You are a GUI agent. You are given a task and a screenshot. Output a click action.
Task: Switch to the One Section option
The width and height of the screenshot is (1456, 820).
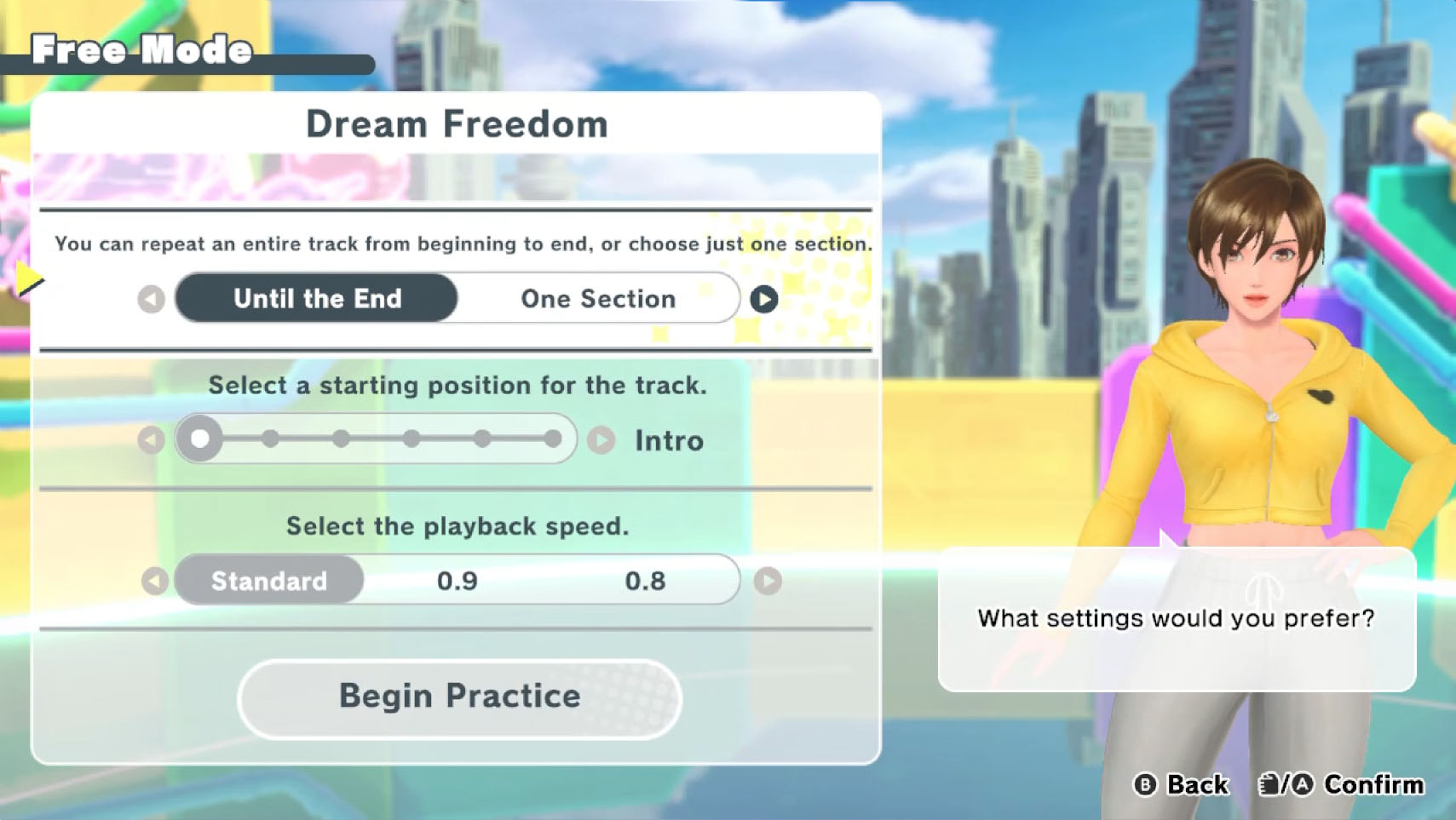(x=596, y=299)
